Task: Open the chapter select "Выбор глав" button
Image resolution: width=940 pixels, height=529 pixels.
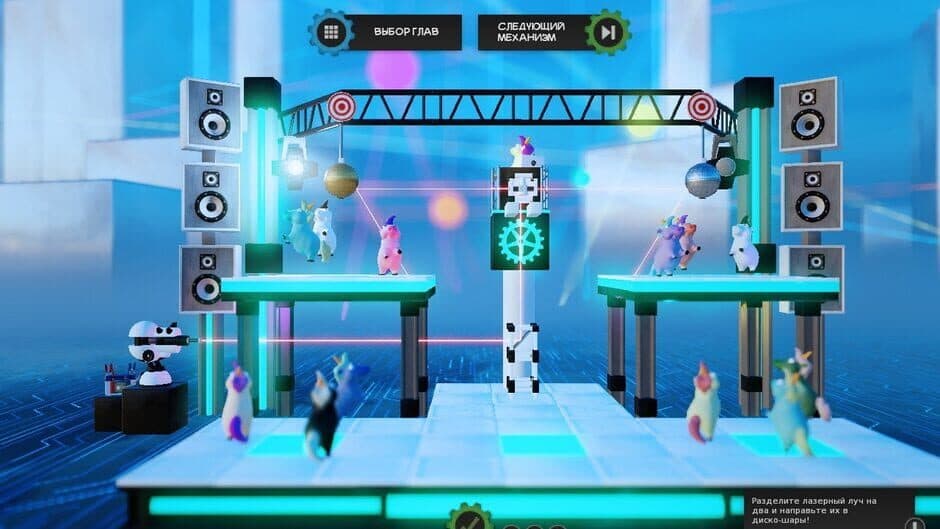Action: pos(385,32)
